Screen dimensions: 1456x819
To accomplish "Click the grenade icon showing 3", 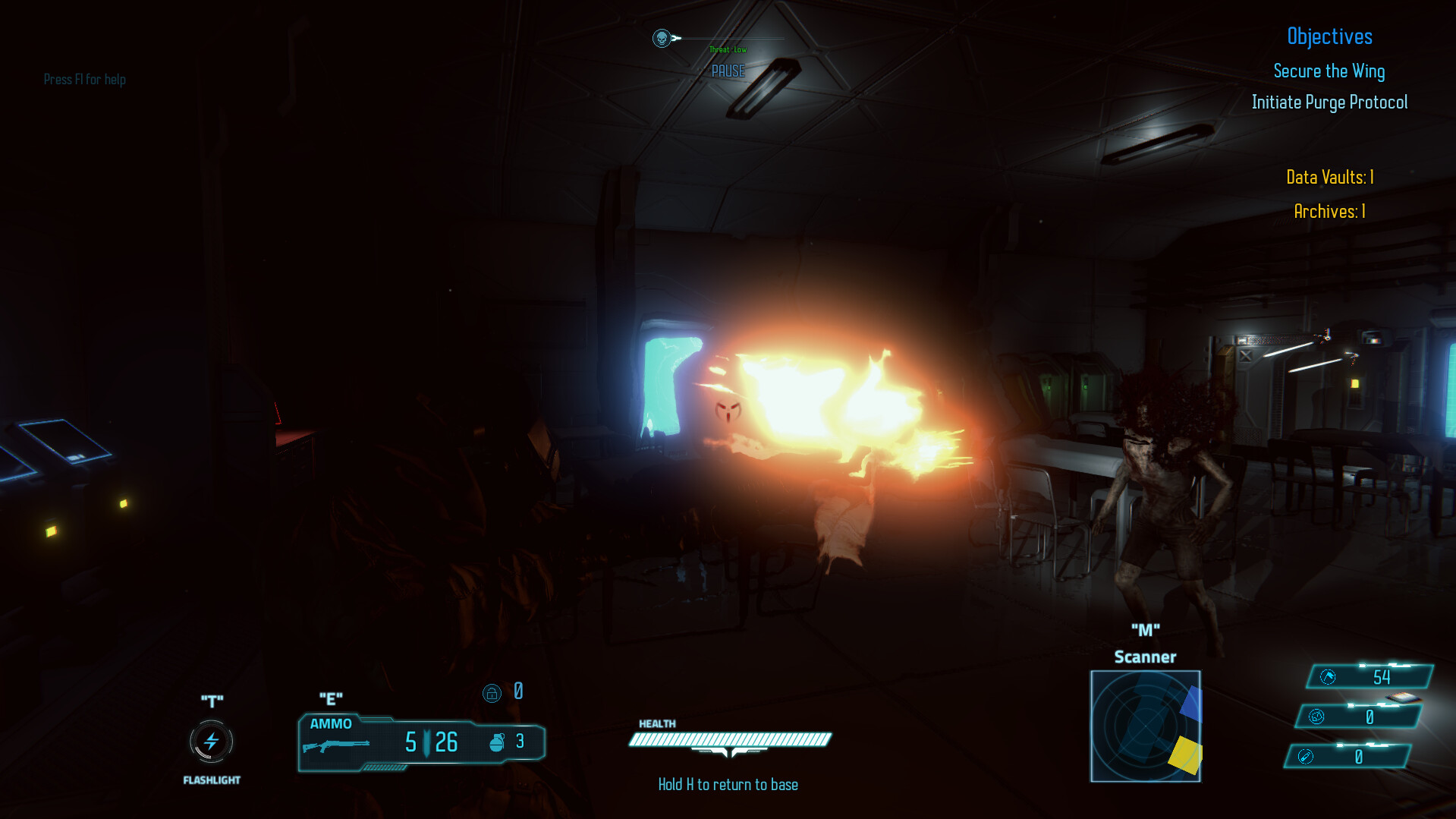I will click(x=499, y=742).
